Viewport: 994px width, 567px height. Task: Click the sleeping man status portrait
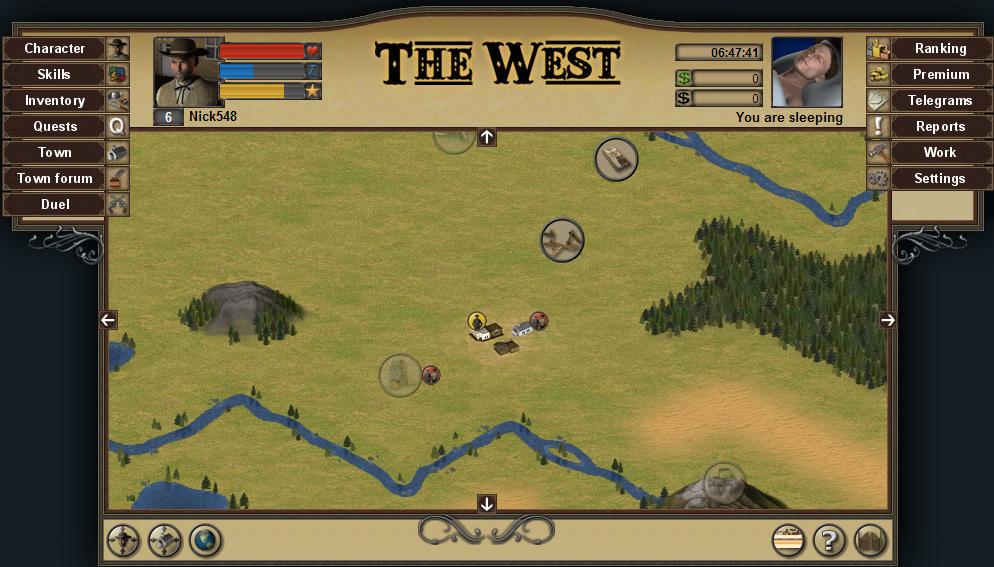coord(807,72)
